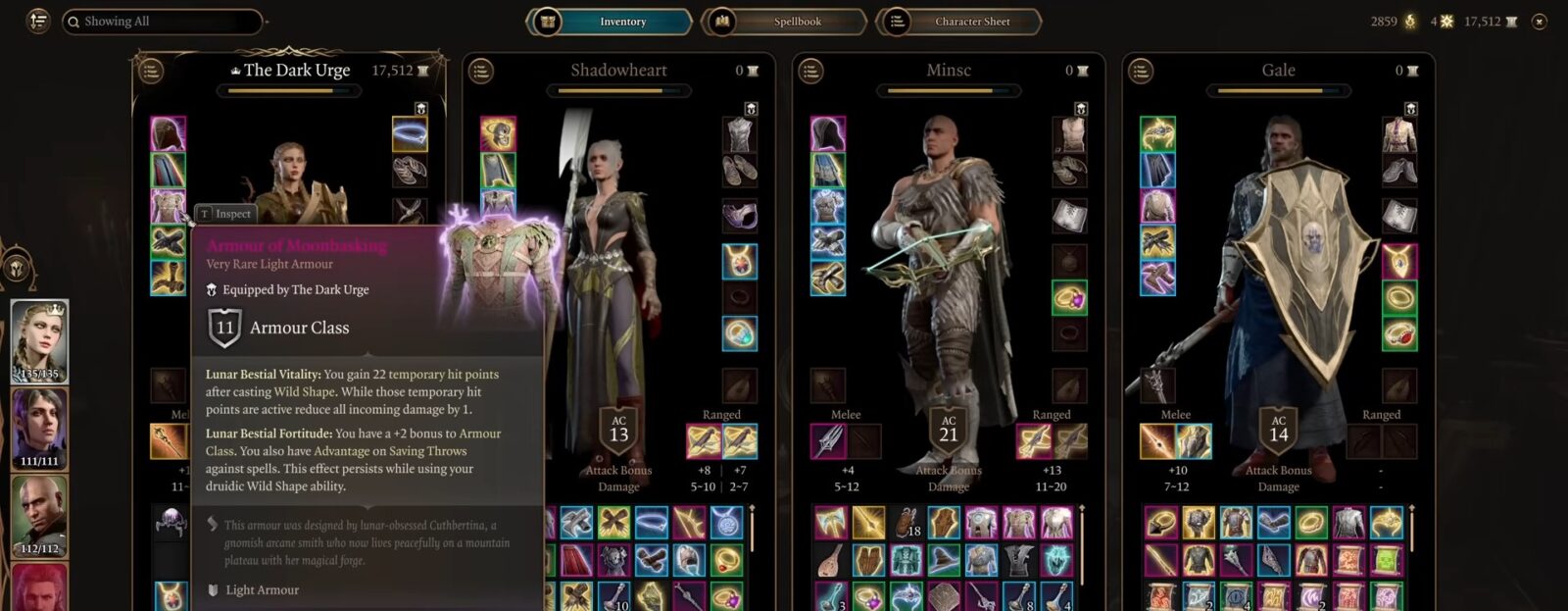1568x611 pixels.
Task: Select Minsc's equipped ring with purple gem
Action: tap(1069, 298)
